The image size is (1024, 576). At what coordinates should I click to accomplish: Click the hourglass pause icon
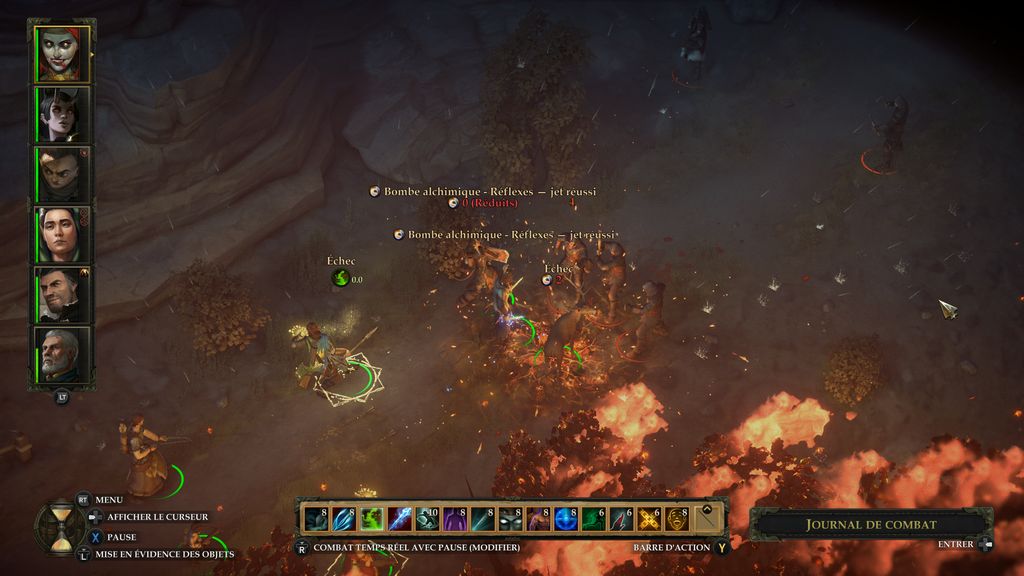(x=59, y=525)
